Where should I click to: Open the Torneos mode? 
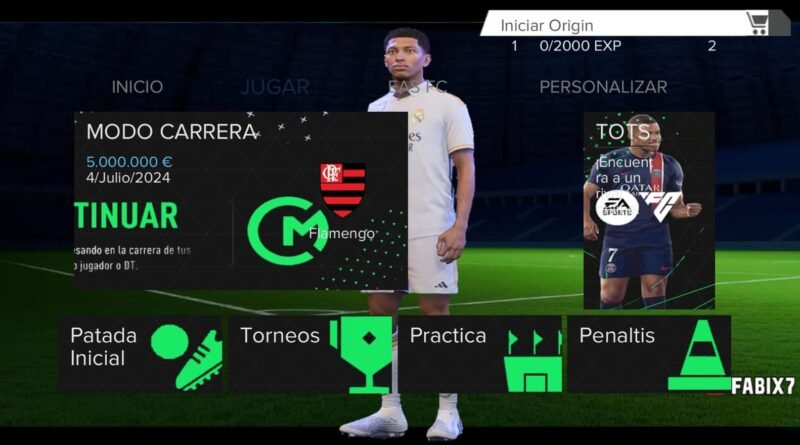(x=311, y=354)
